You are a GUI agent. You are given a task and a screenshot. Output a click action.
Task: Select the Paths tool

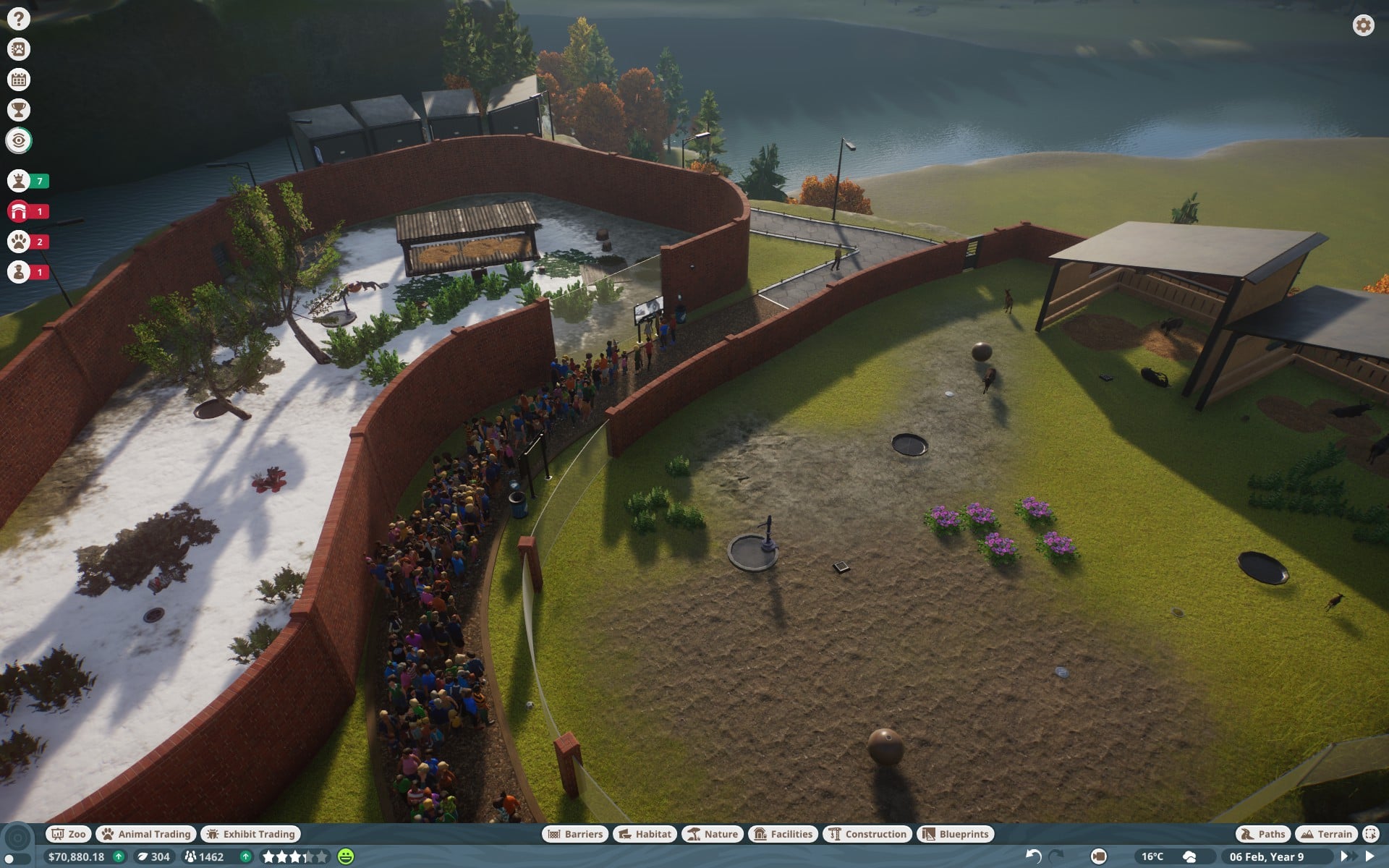click(1263, 834)
